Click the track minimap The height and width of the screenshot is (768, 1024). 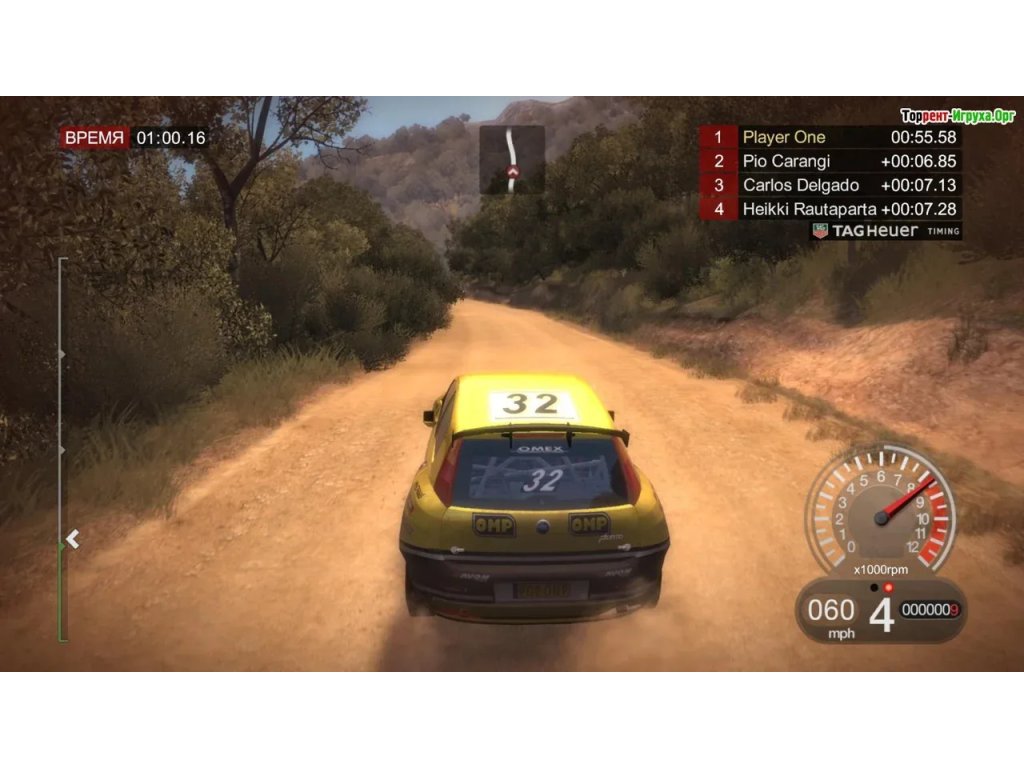512,159
